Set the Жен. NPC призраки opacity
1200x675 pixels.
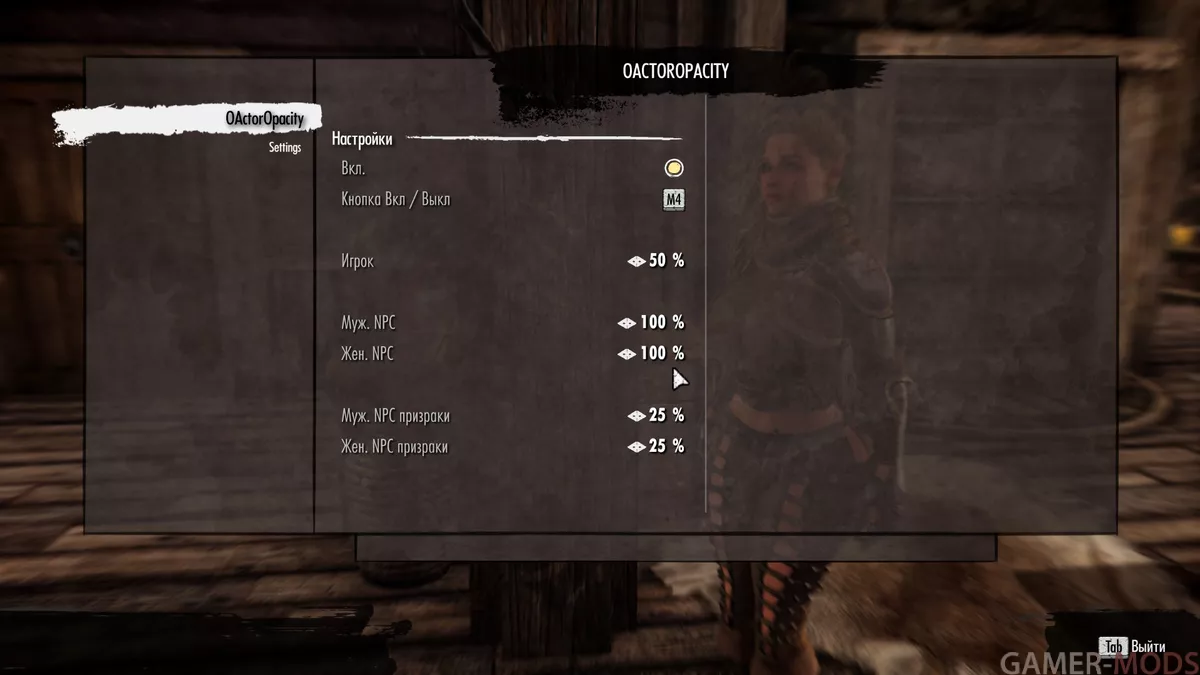[x=657, y=447]
